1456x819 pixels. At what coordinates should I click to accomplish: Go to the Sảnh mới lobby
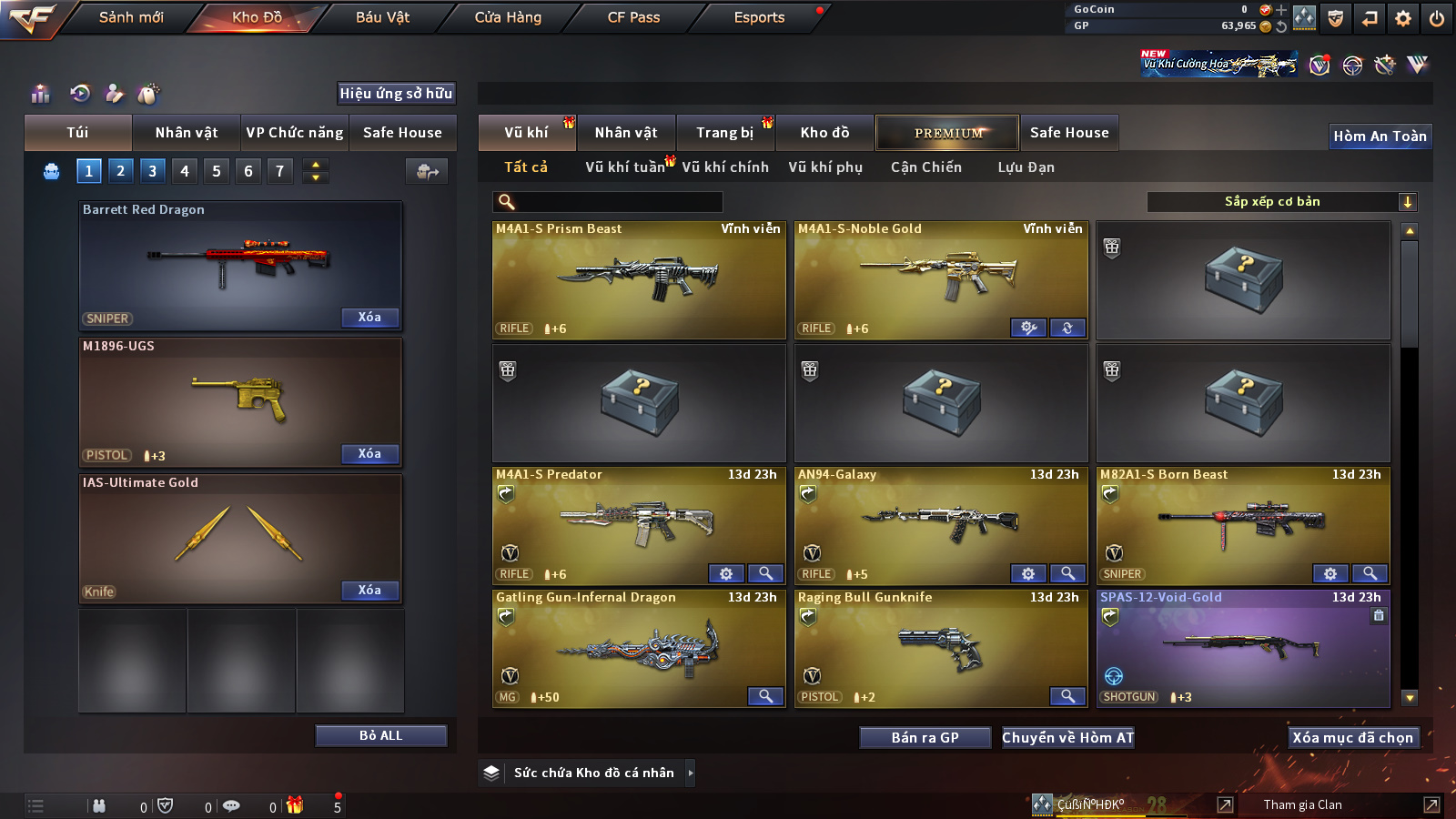click(x=131, y=17)
